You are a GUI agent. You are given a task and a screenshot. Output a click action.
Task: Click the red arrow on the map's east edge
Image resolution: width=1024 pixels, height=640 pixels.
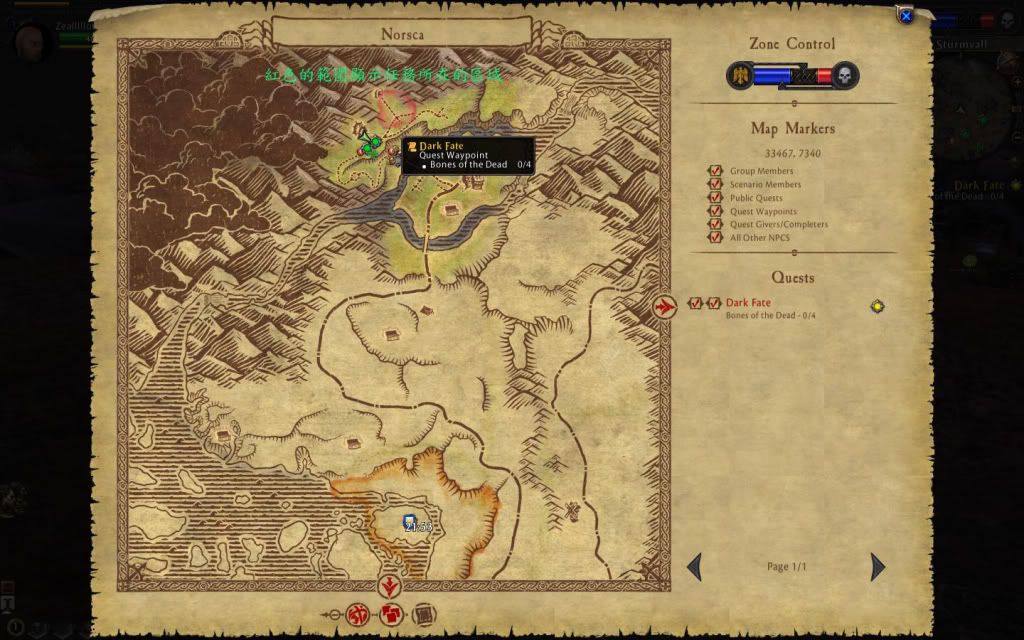(x=664, y=307)
